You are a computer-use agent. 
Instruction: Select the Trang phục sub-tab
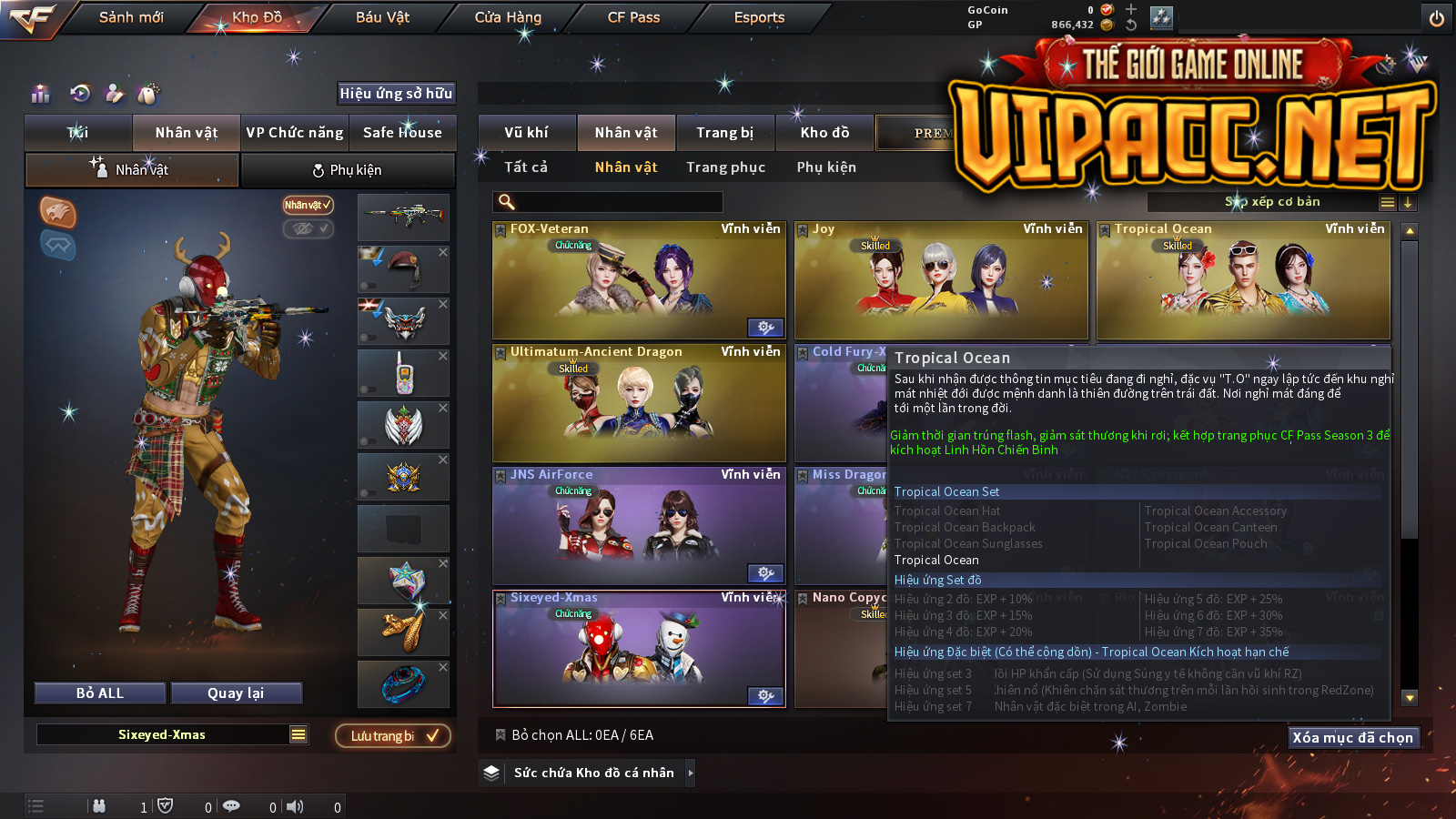coord(725,167)
